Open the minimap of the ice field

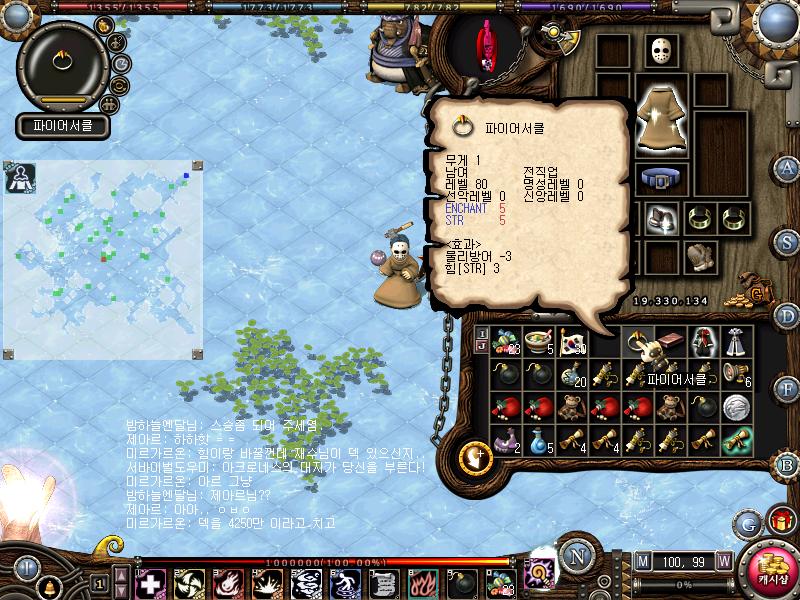coord(103,260)
